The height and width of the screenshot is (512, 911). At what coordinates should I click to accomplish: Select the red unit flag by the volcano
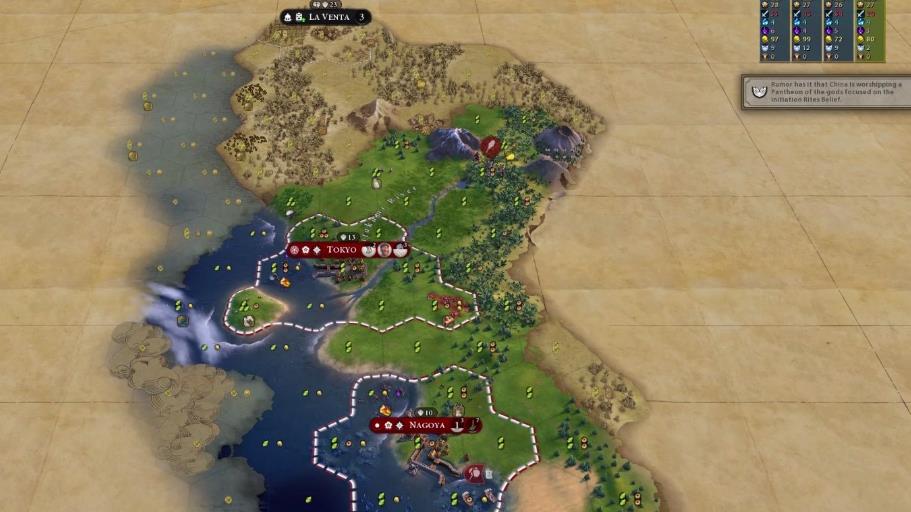click(x=490, y=146)
